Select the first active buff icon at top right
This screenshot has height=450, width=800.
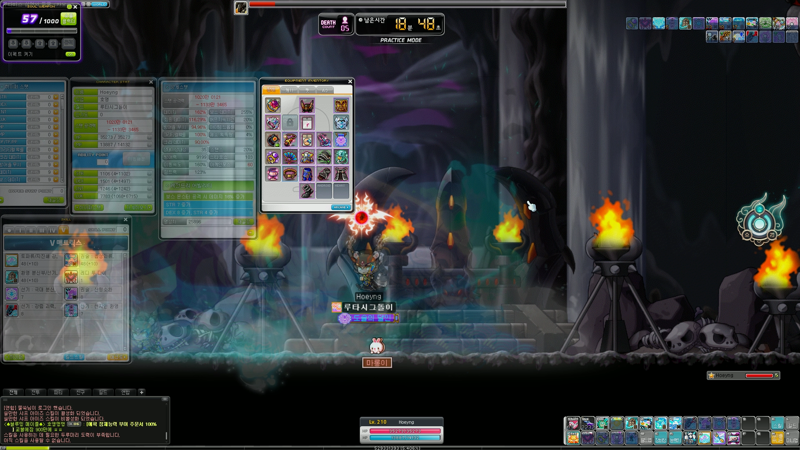tap(633, 23)
